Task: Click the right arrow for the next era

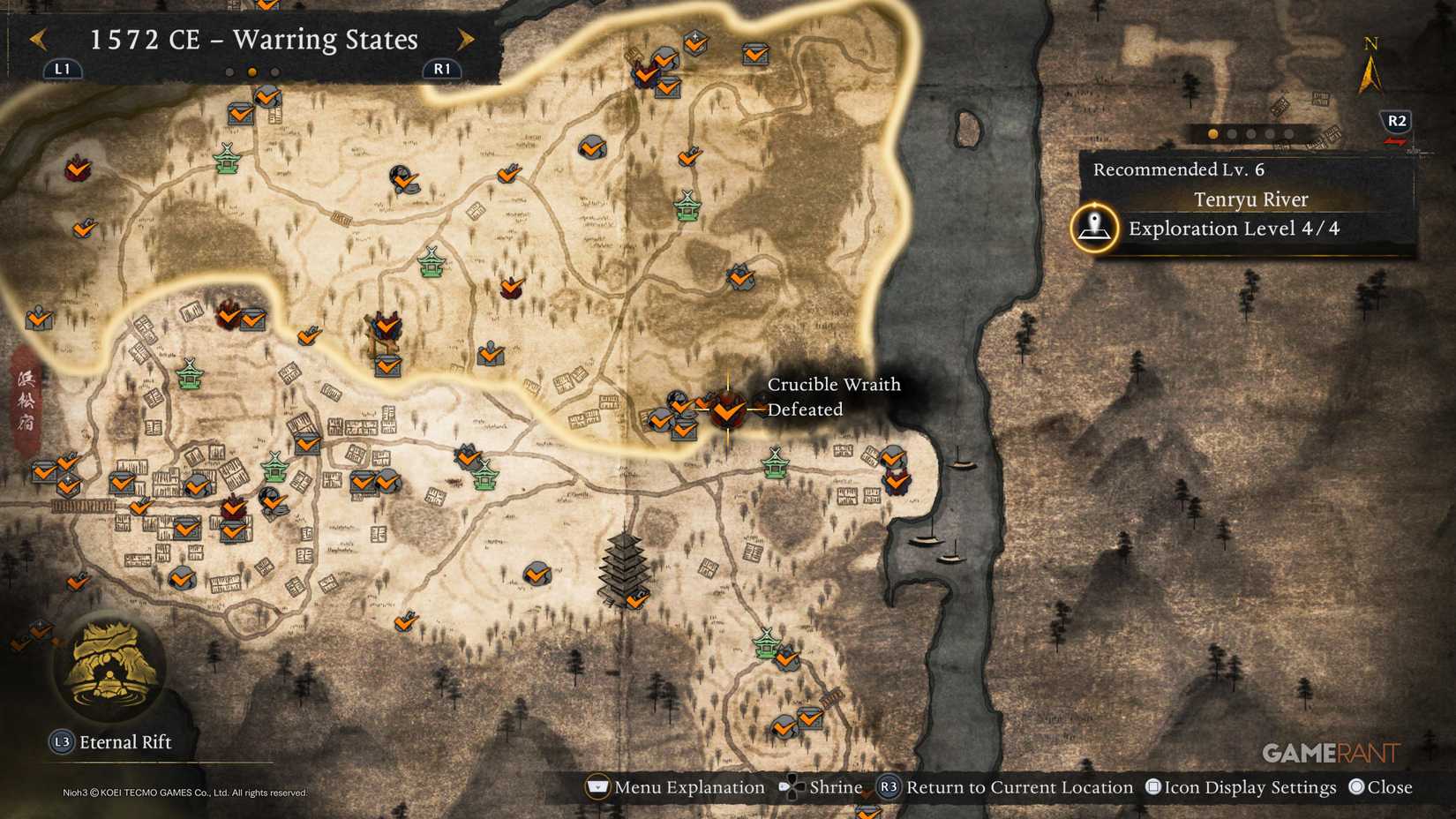Action: (x=466, y=39)
